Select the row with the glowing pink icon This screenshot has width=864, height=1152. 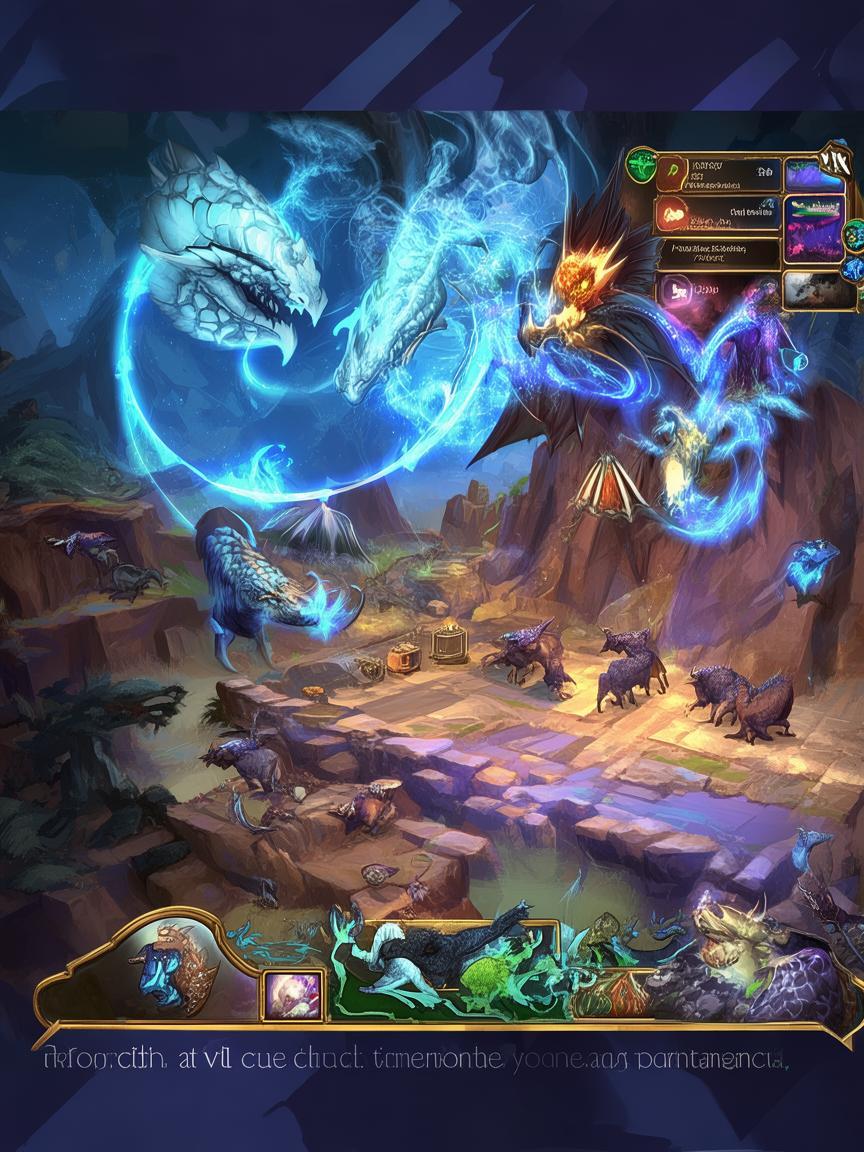(x=717, y=289)
